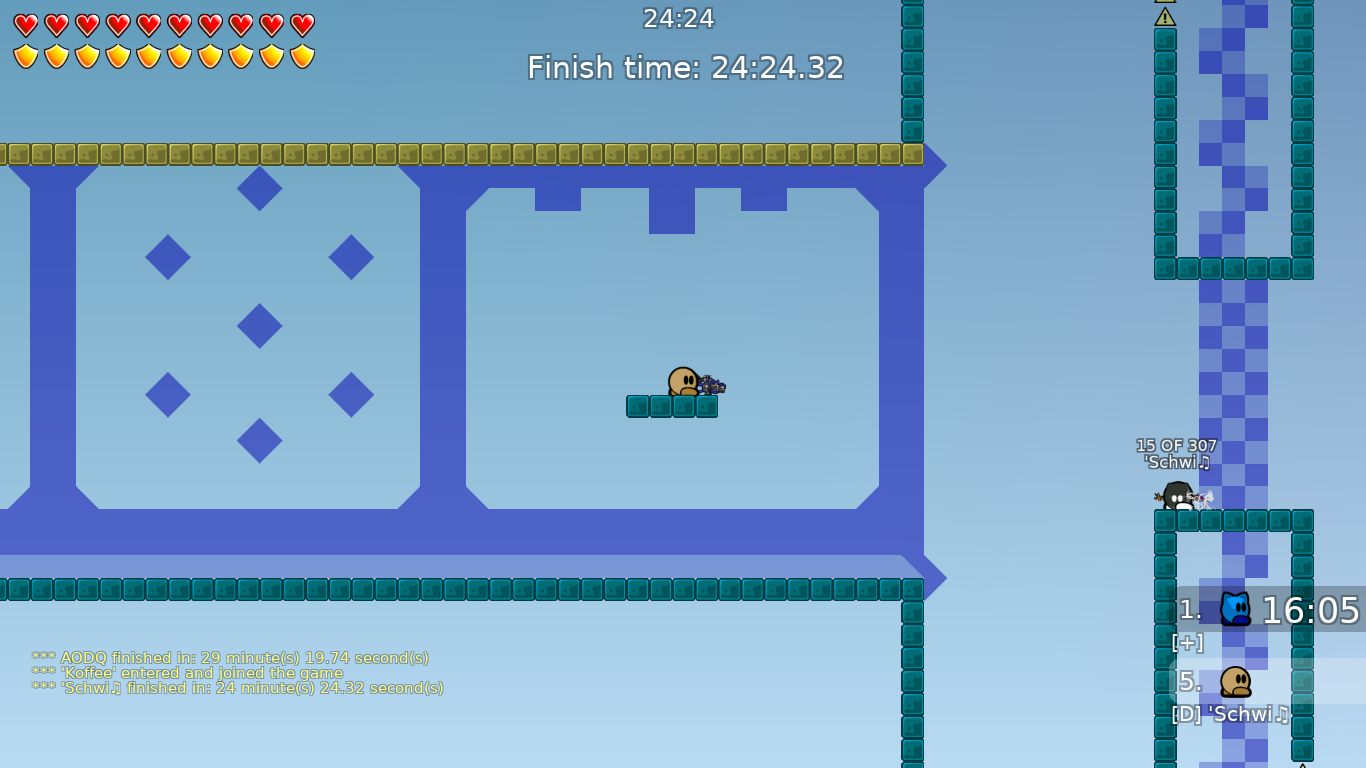The image size is (1366, 768).
Task: Click the yellow warning sign icon
Action: [1166, 17]
